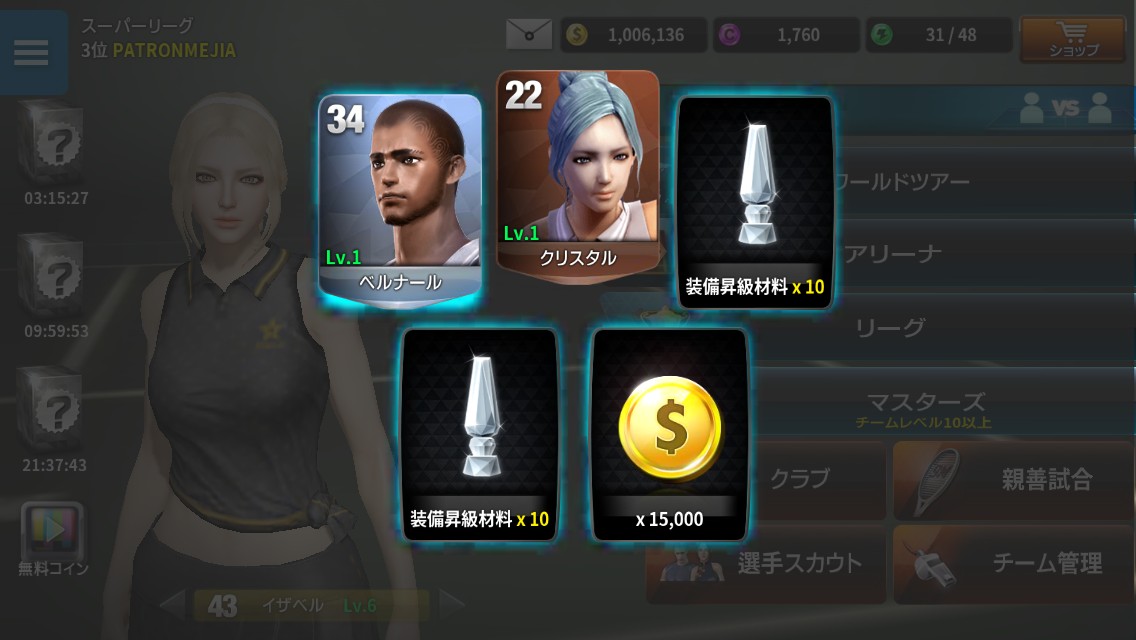Select the ベルナール player card
This screenshot has height=640, width=1136.
(400, 197)
